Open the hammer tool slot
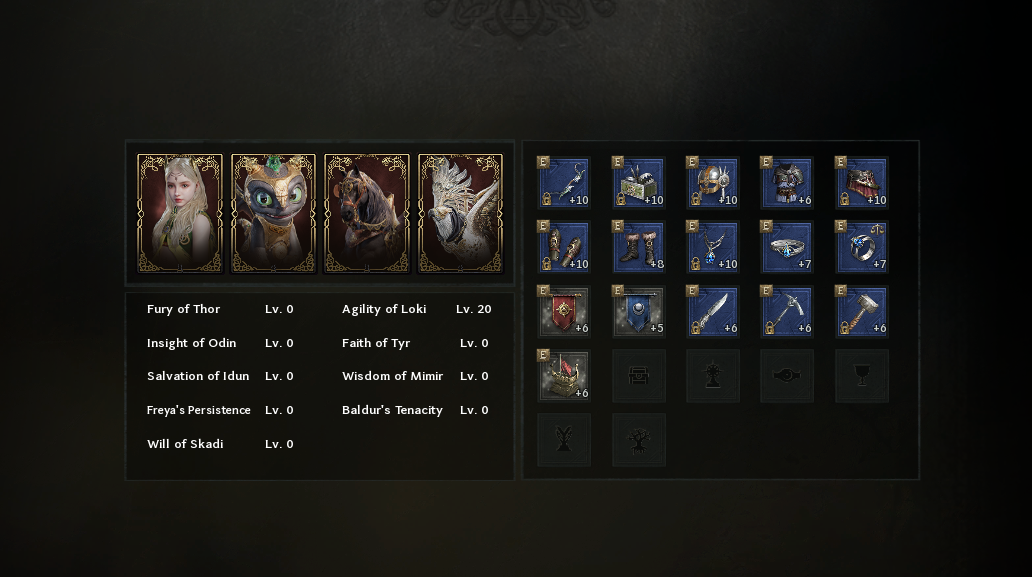The image size is (1032, 577). (x=861, y=311)
